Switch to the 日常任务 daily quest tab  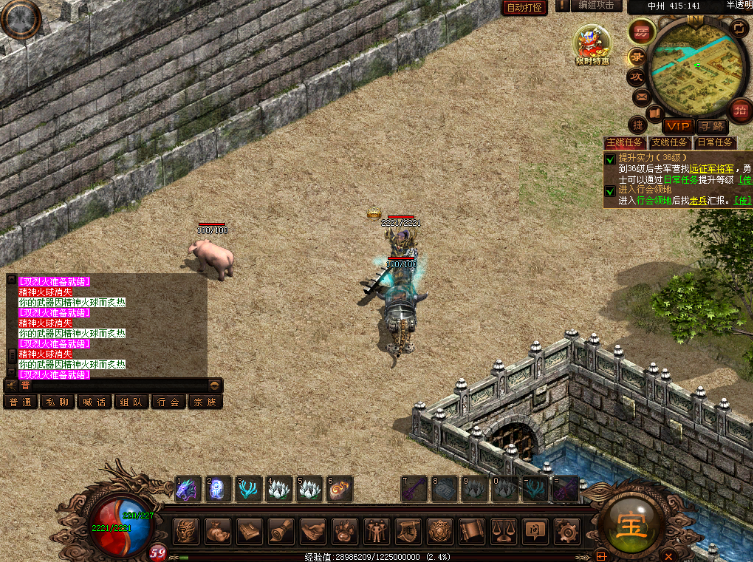coord(715,143)
